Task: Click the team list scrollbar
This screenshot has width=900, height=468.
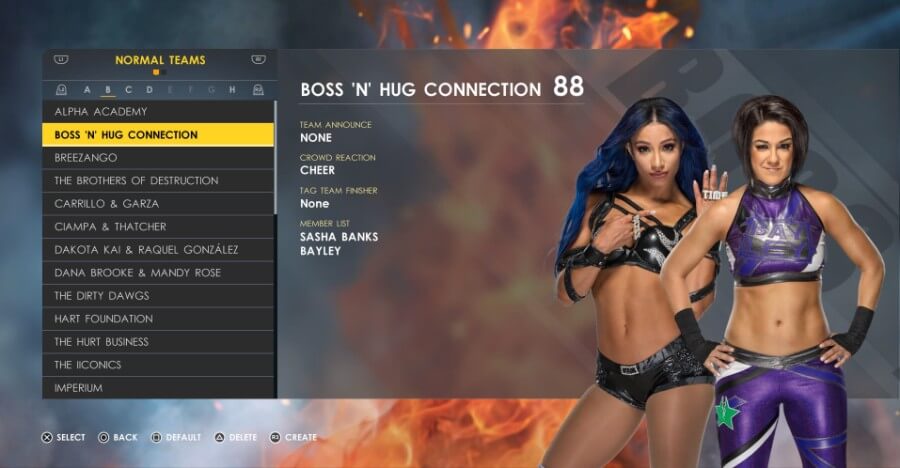Action: coord(276,155)
